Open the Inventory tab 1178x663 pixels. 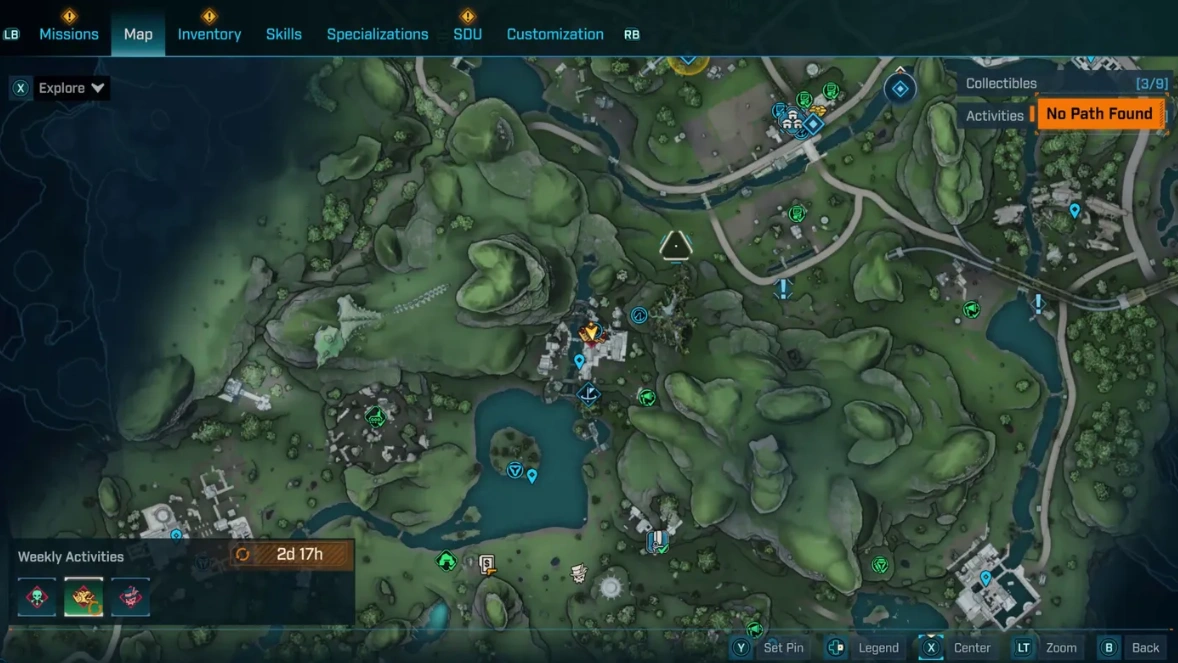coord(209,34)
